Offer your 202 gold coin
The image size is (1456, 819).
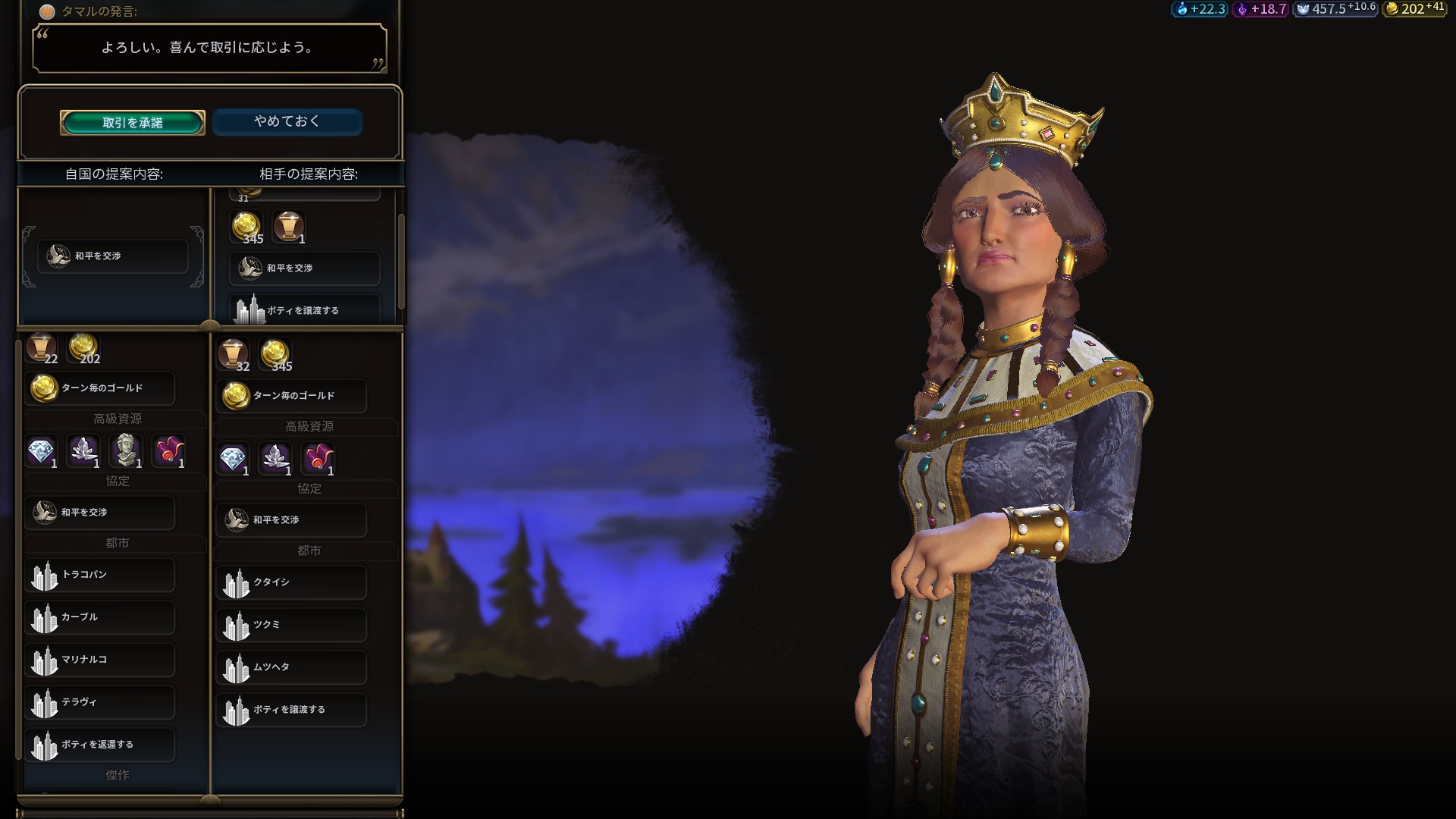coord(83,348)
